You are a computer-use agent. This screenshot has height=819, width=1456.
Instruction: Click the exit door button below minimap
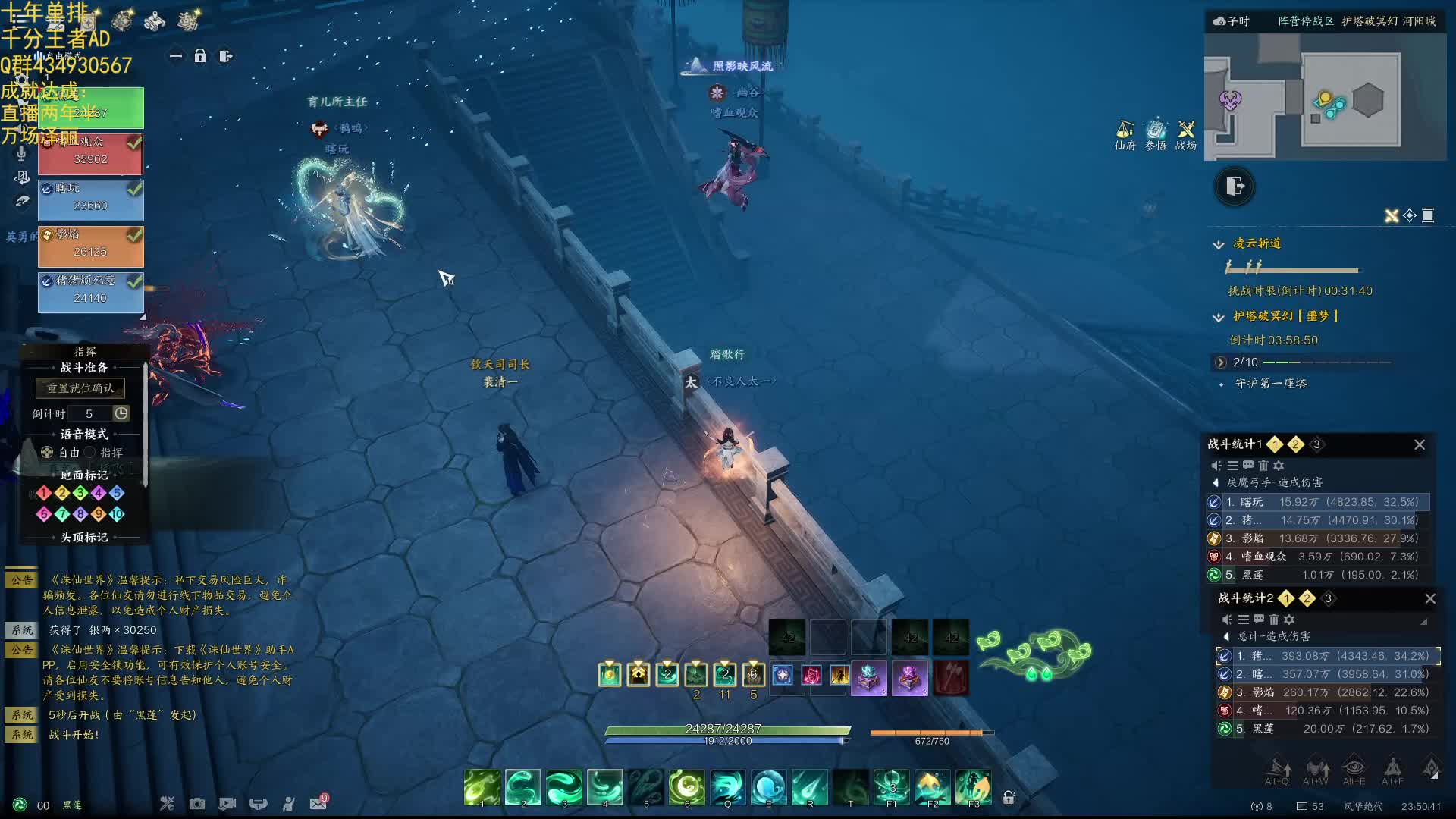(1235, 187)
